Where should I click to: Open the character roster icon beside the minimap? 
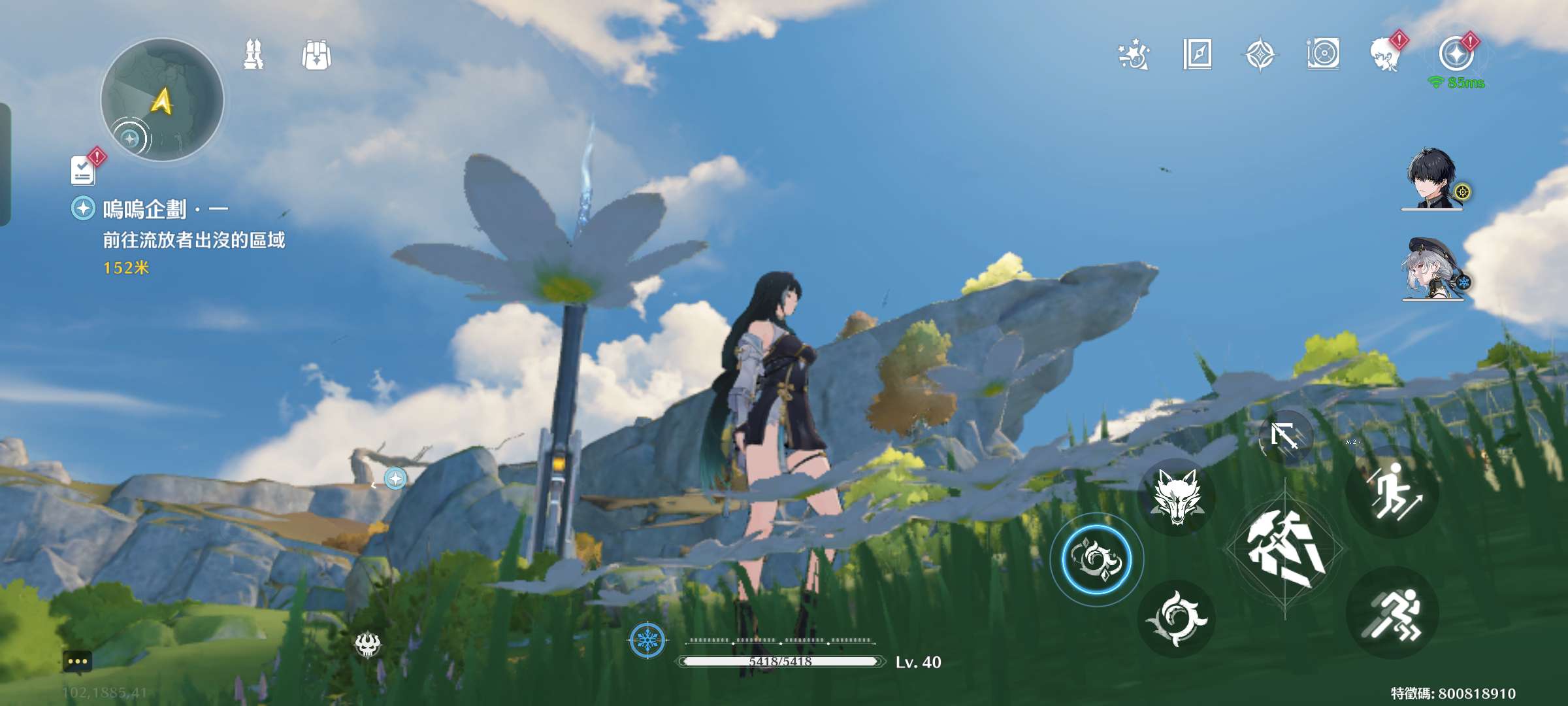point(253,55)
